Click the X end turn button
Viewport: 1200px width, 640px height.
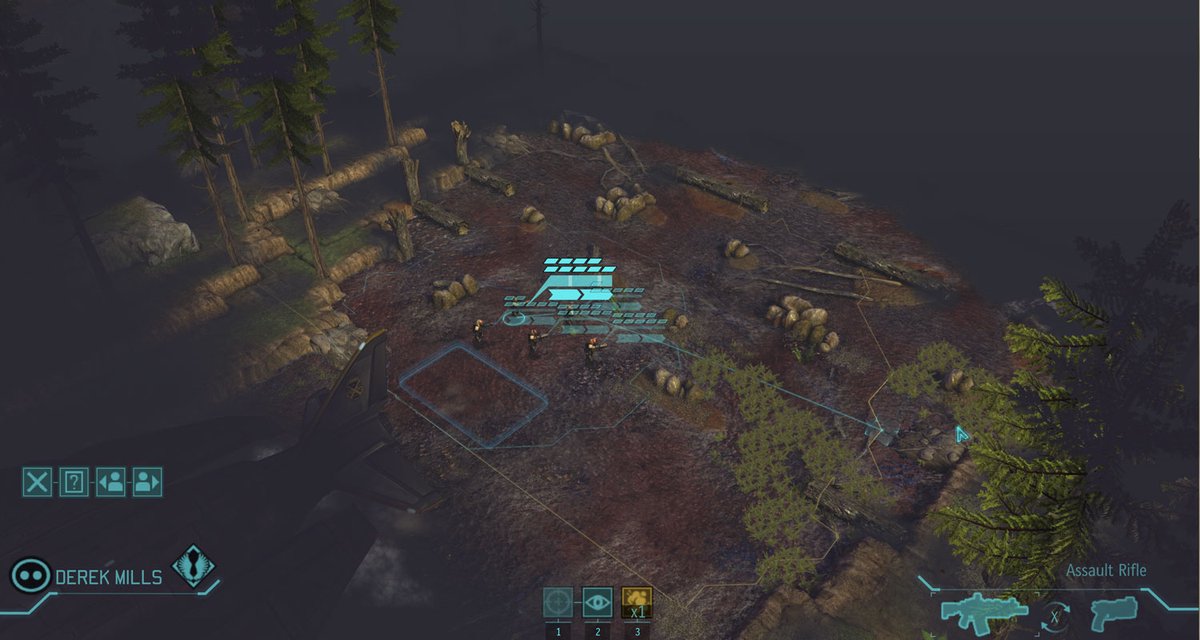point(37,482)
